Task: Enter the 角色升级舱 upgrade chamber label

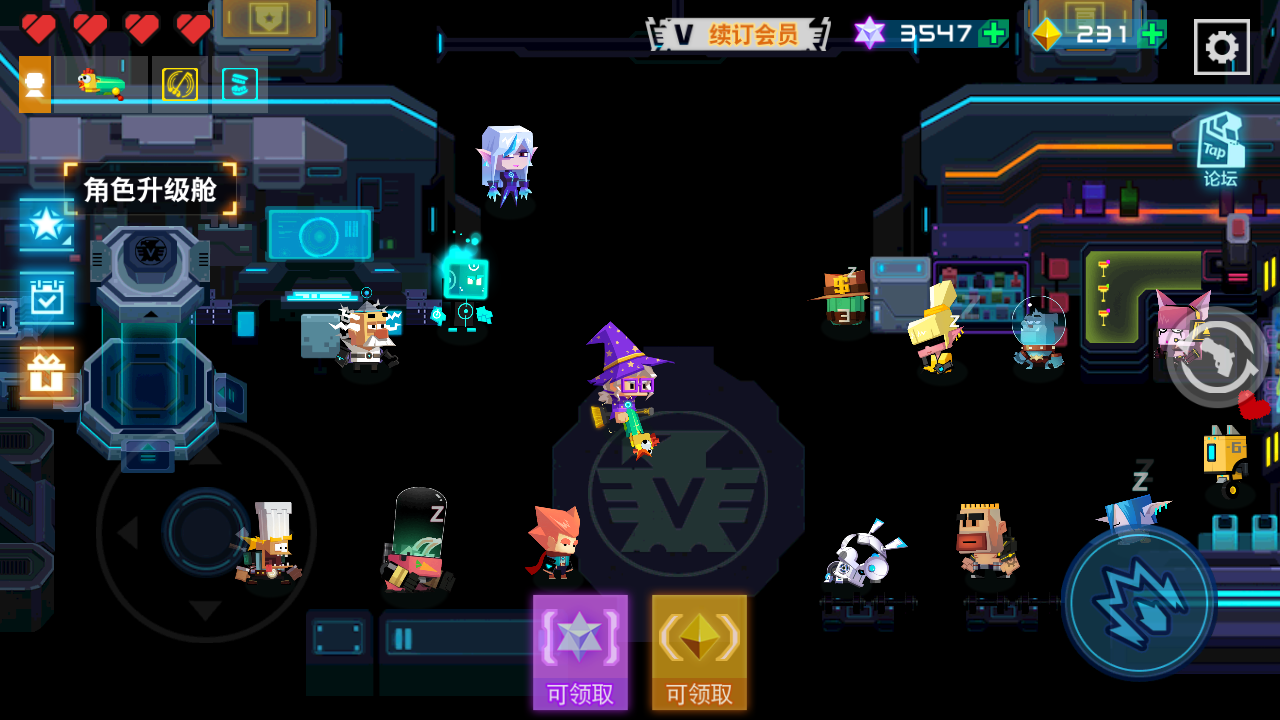Action: point(151,188)
